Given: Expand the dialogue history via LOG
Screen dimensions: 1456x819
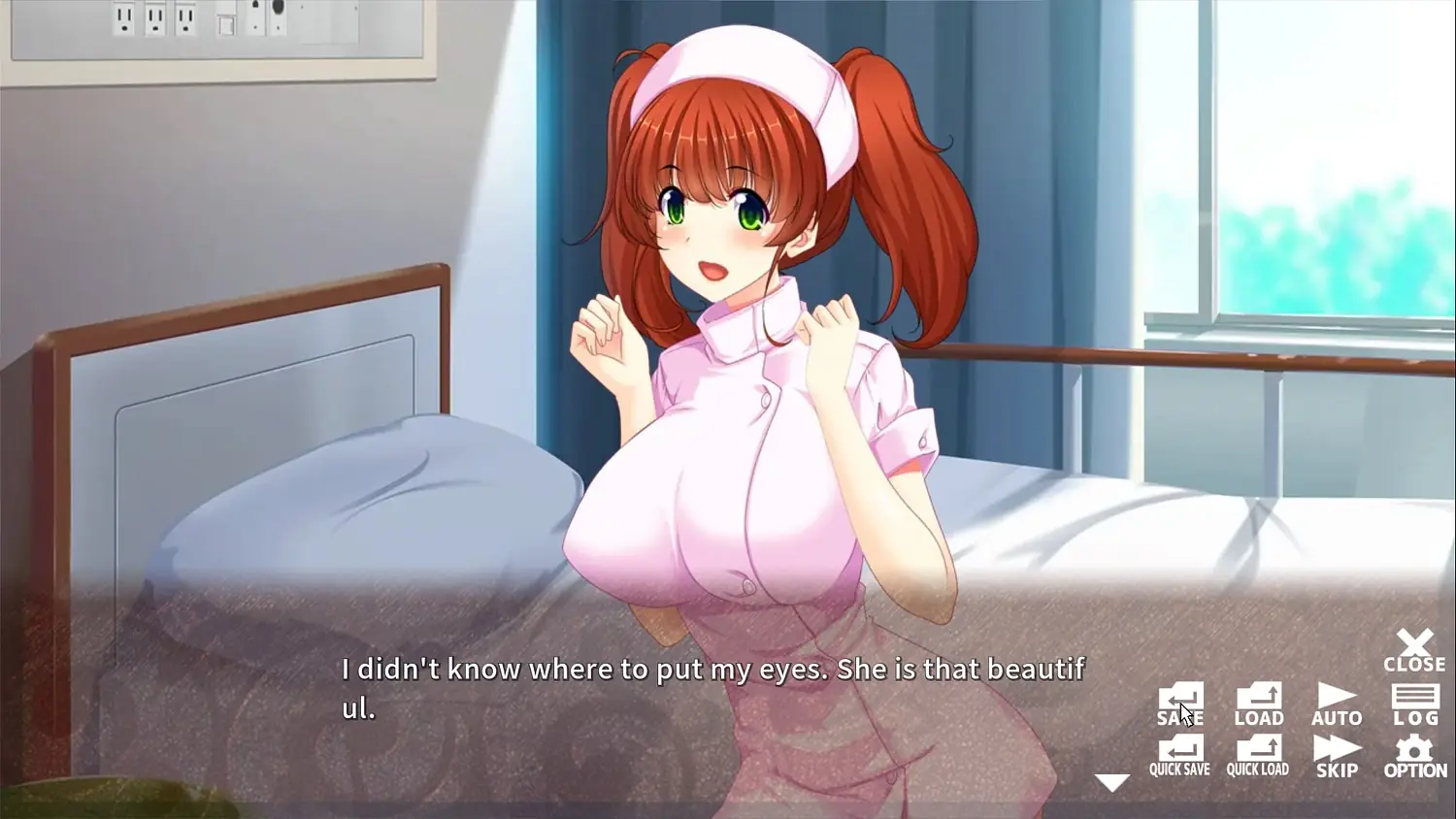Looking at the screenshot, I should 1415,704.
